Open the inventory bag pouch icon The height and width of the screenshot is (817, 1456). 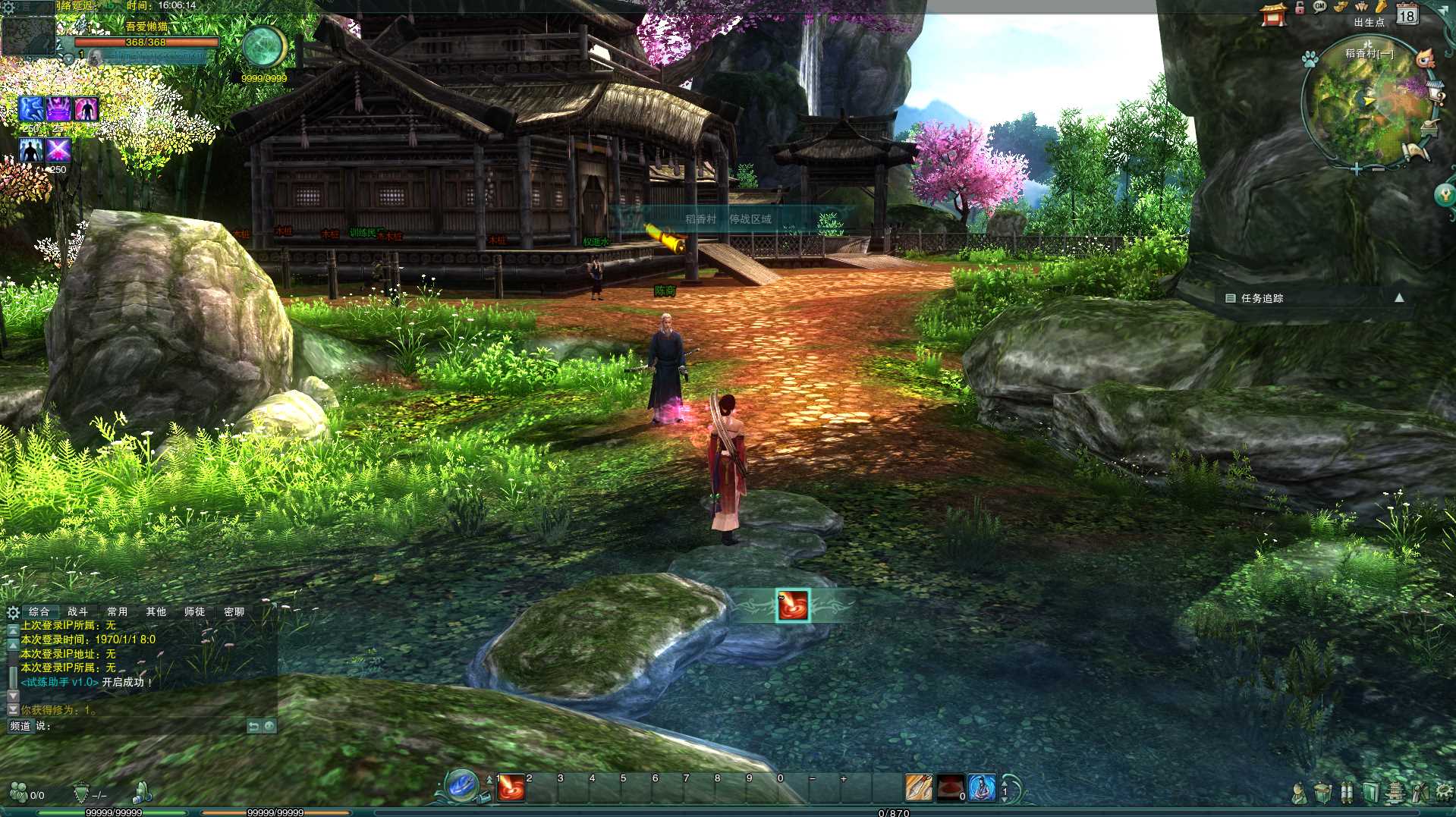click(x=1322, y=793)
